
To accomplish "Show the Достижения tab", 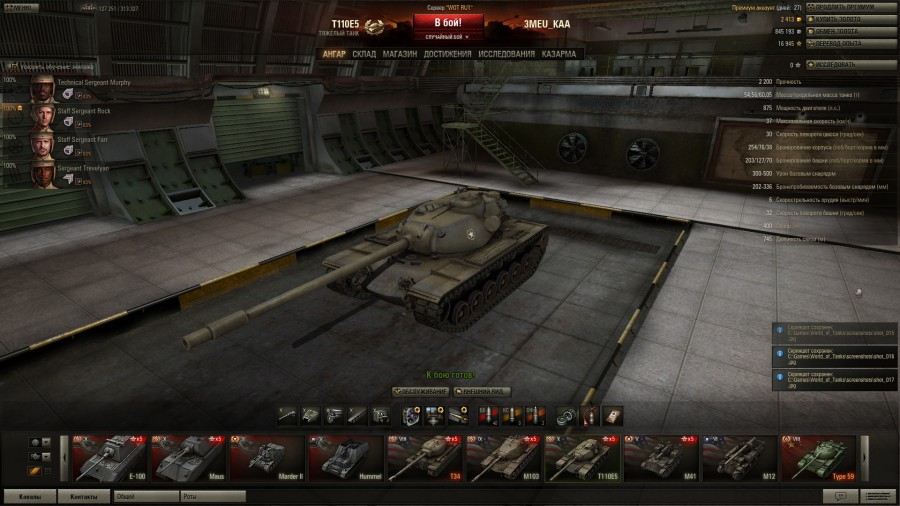I will coord(447,54).
